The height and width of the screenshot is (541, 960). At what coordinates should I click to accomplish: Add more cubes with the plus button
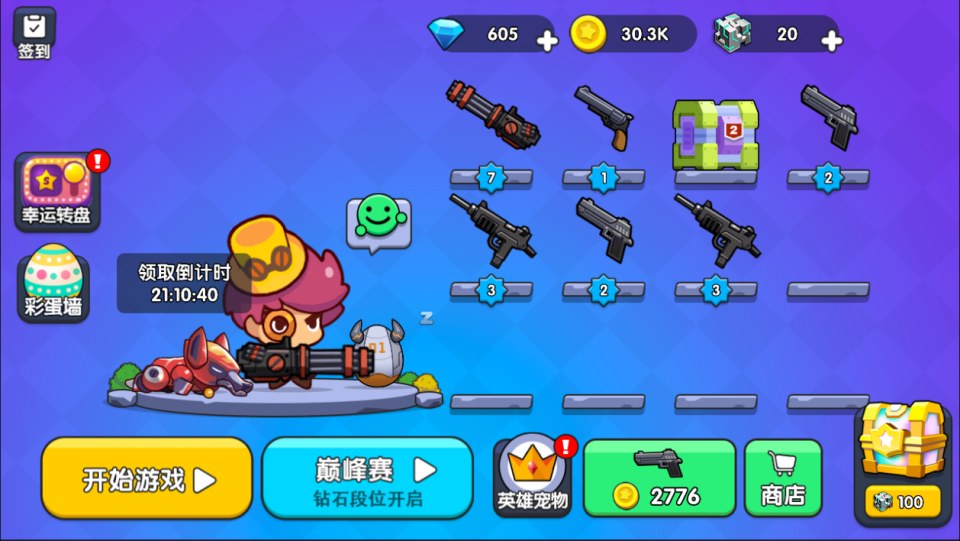click(831, 41)
